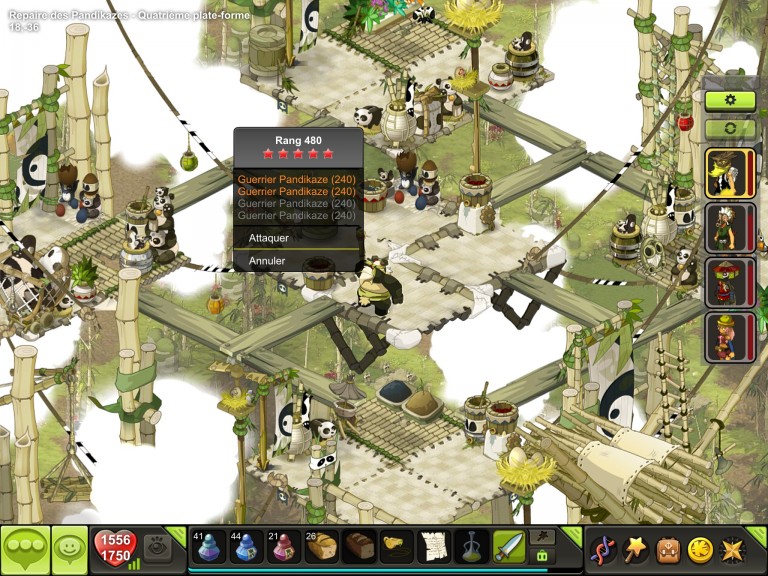Viewport: 768px width, 576px height.
Task: Open the green gear settings button
Action: tap(730, 101)
